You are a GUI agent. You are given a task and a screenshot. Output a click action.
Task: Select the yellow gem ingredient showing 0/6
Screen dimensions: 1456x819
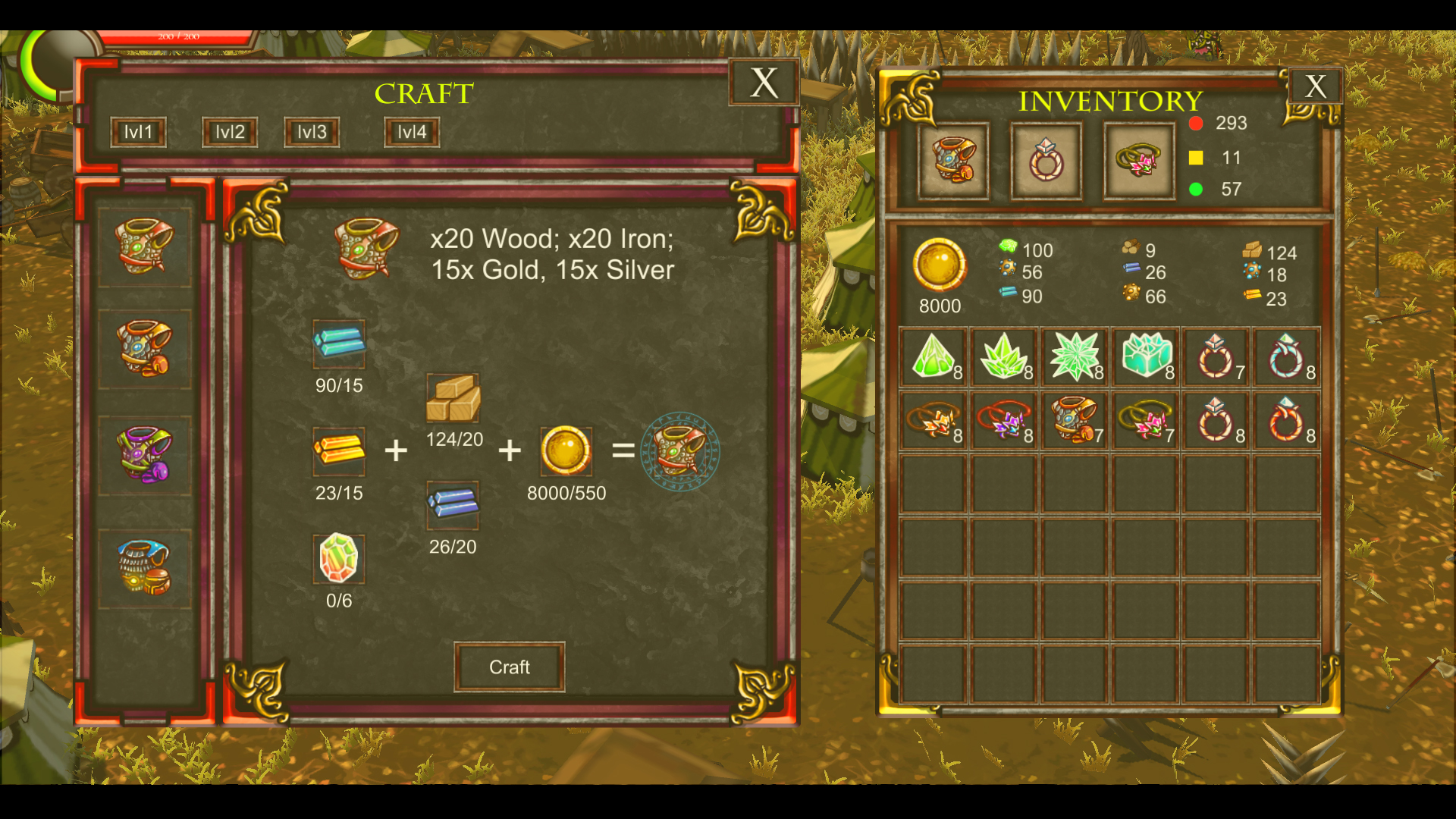coord(339,559)
